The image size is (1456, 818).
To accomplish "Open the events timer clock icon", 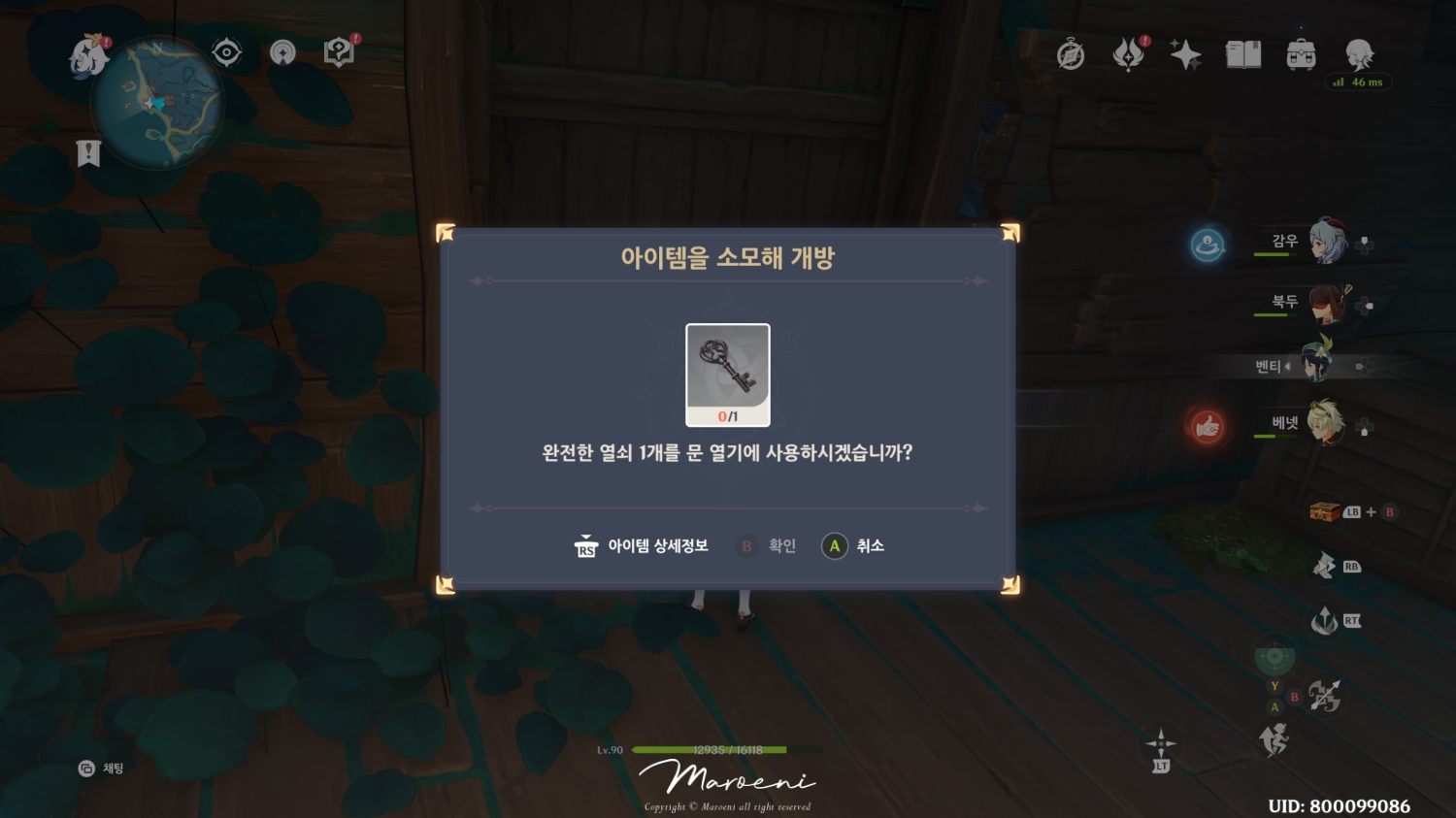I will pos(1071,55).
